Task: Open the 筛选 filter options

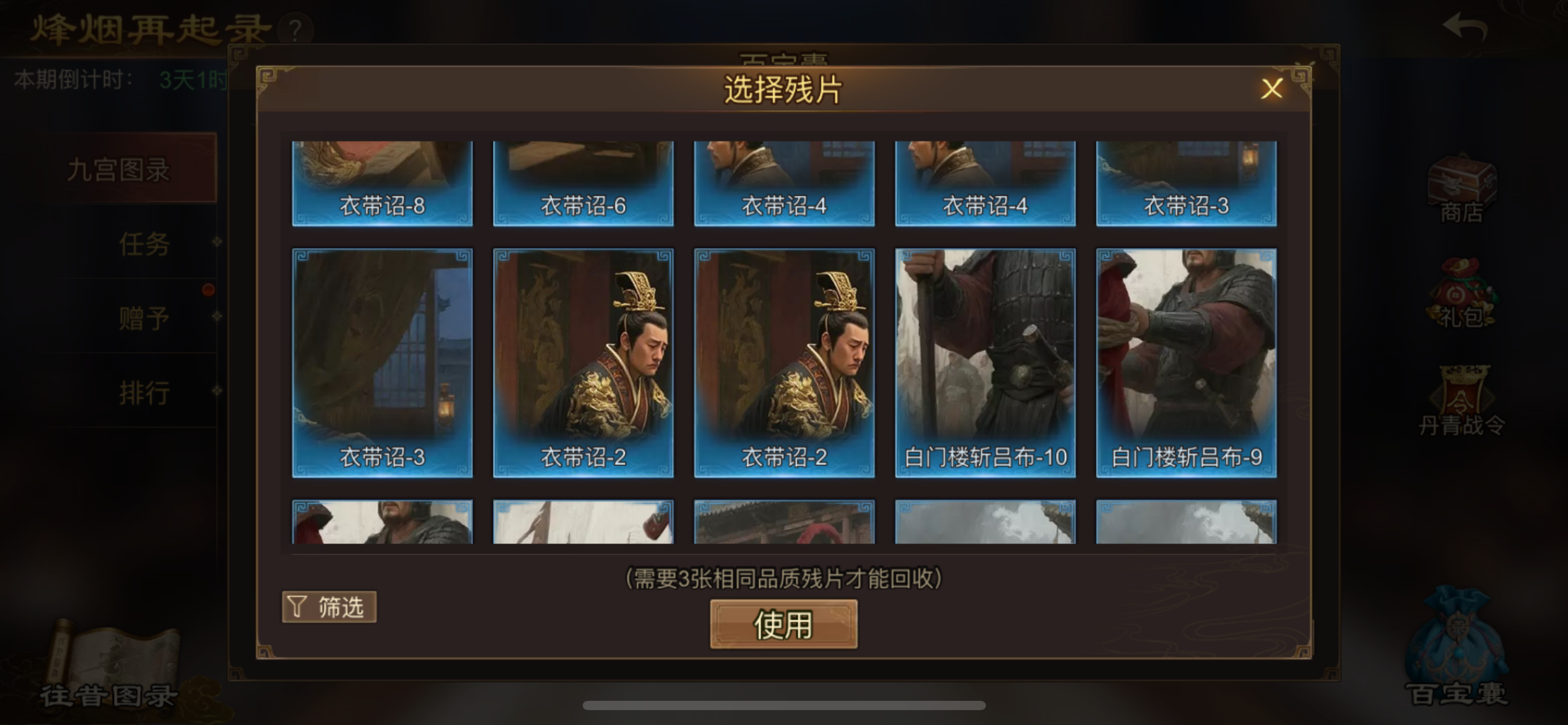Action: point(329,607)
